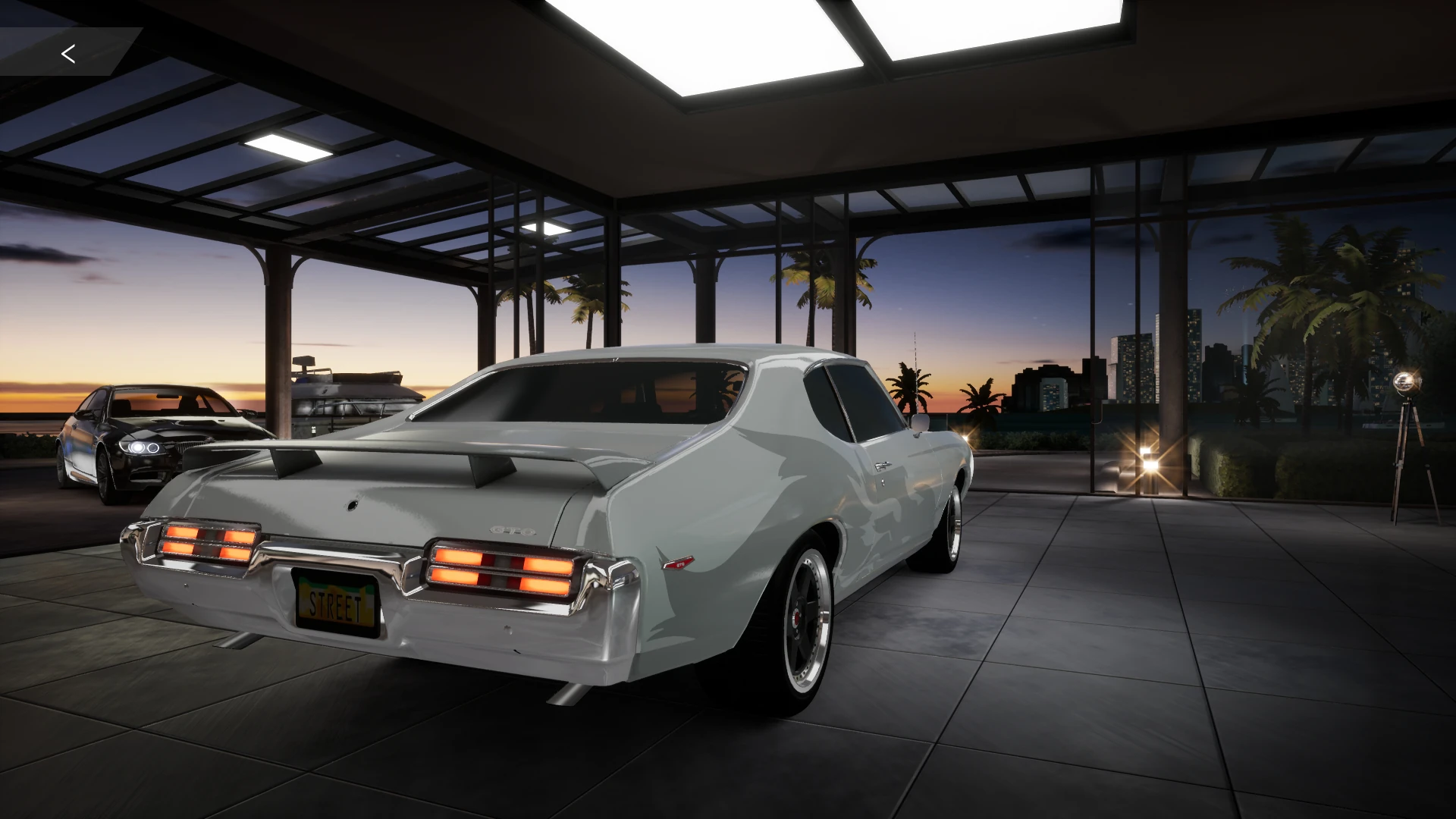Select the GTO badge on the trunk
This screenshot has width=1456, height=819.
pos(512,531)
